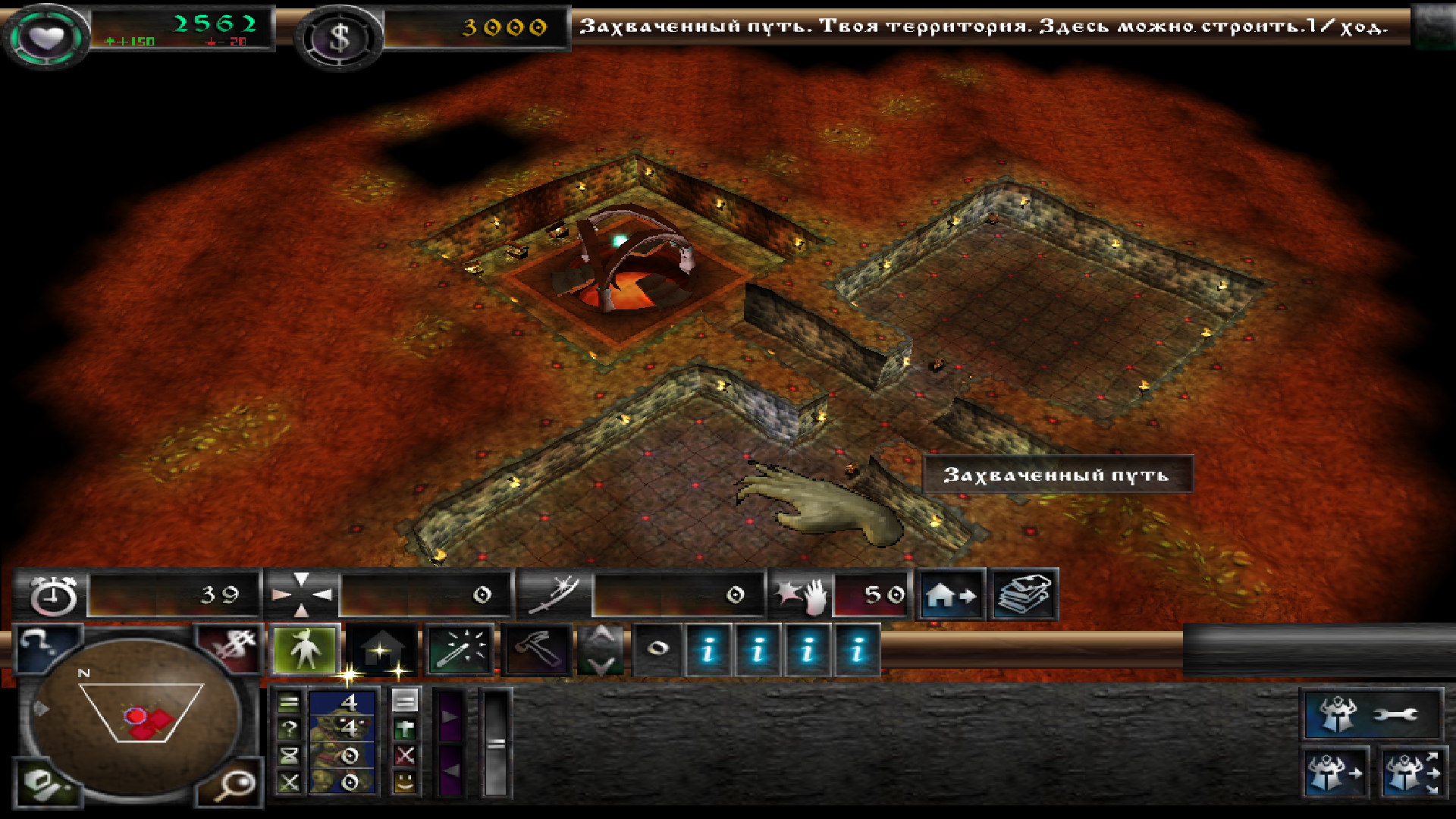Open the helmet and wrench options button

(1371, 714)
